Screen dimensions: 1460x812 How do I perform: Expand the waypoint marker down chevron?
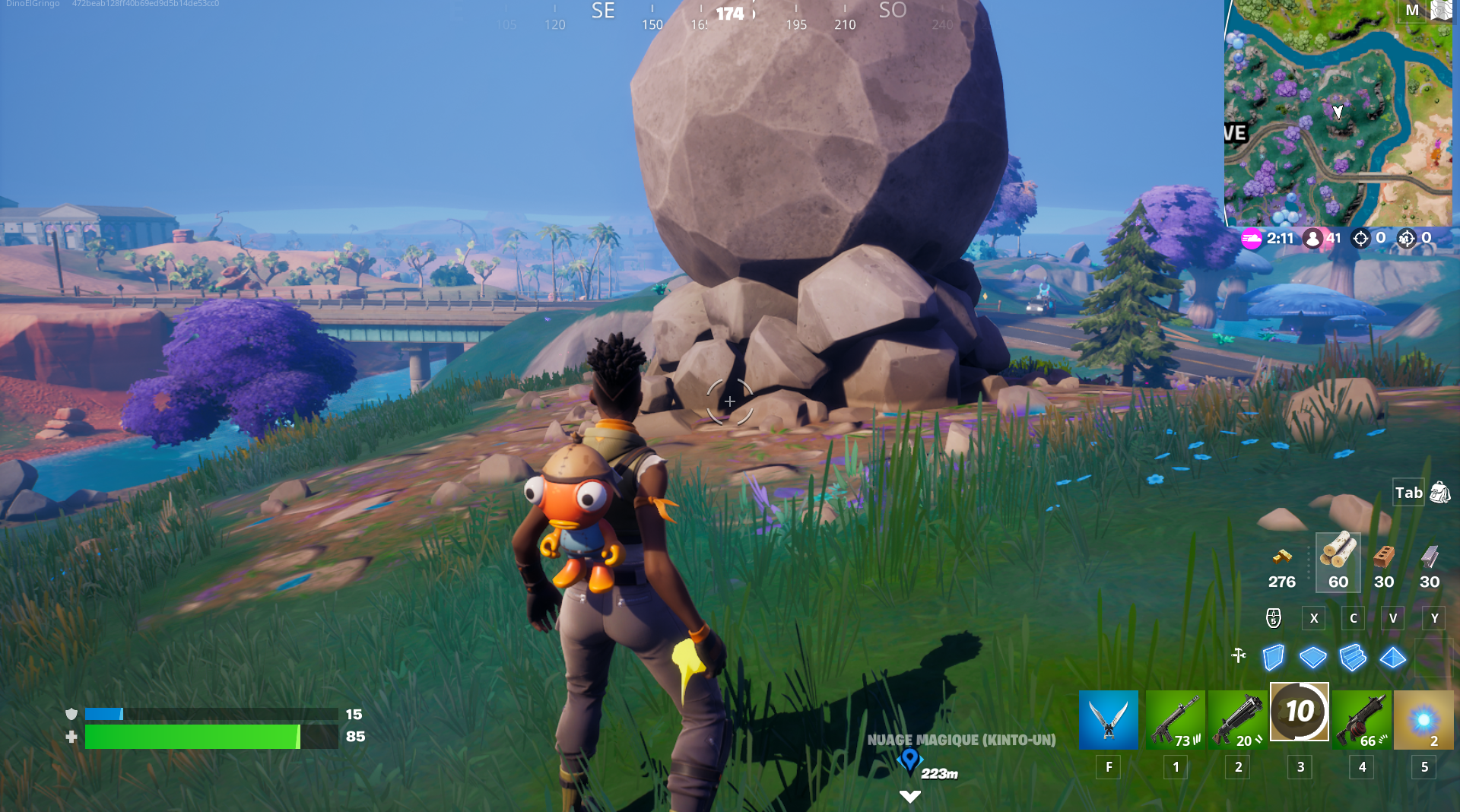click(909, 797)
